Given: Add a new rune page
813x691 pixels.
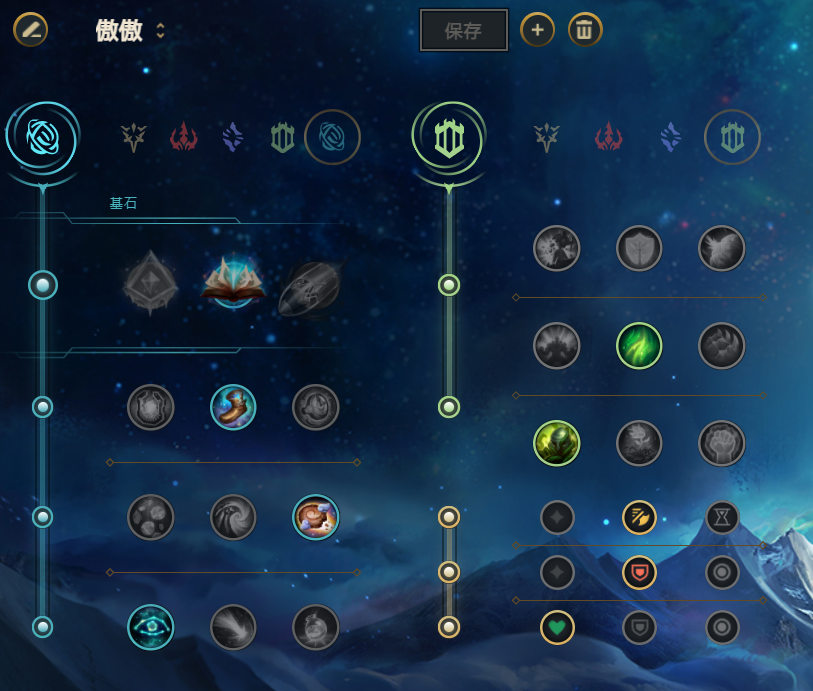Looking at the screenshot, I should click(x=537, y=30).
